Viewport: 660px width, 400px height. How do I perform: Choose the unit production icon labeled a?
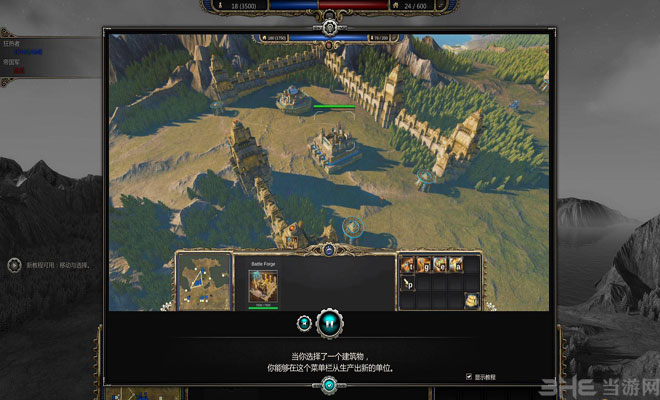click(456, 264)
